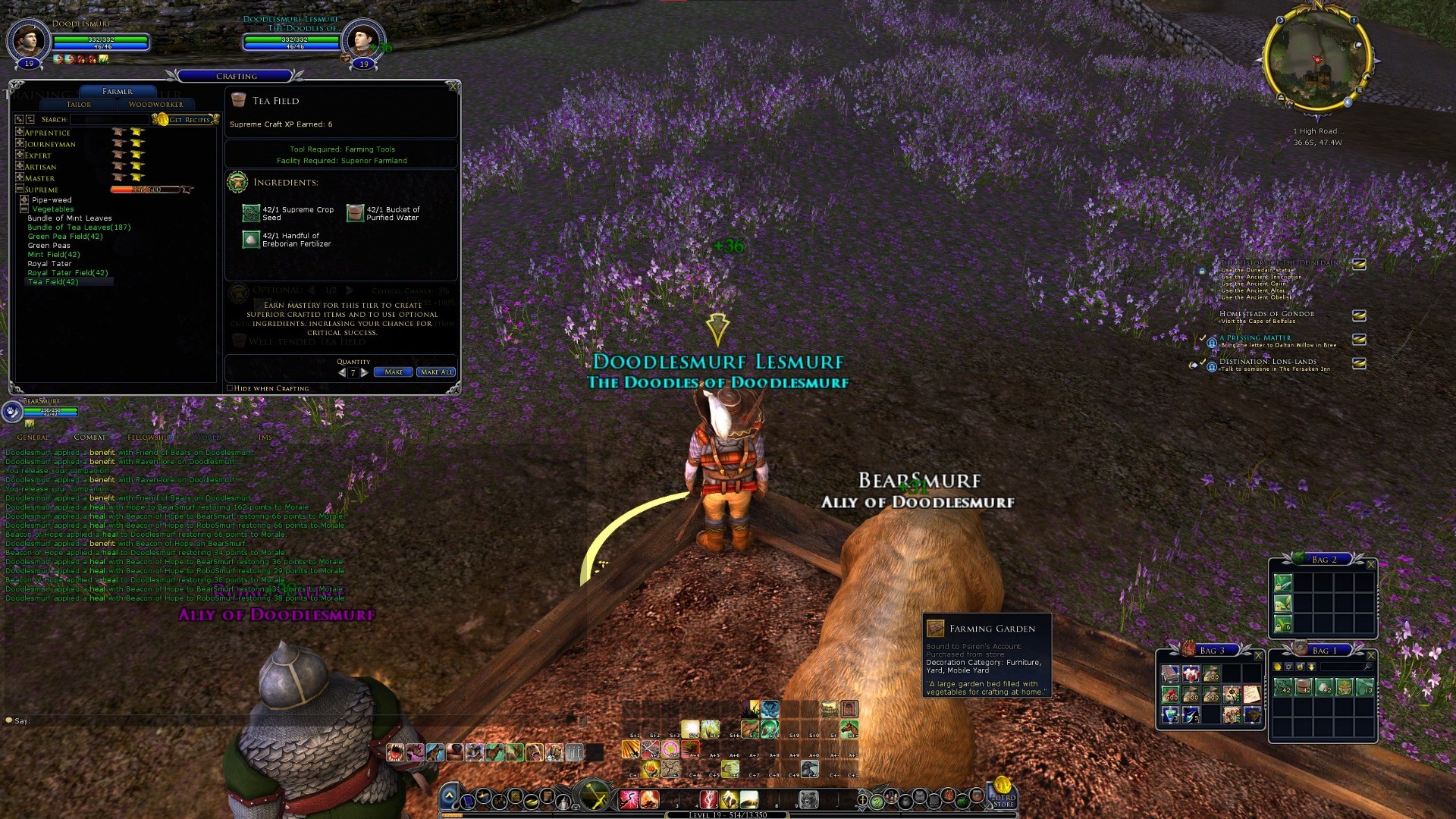1456x819 pixels.
Task: Click the Make button in crafting panel
Action: (x=393, y=372)
